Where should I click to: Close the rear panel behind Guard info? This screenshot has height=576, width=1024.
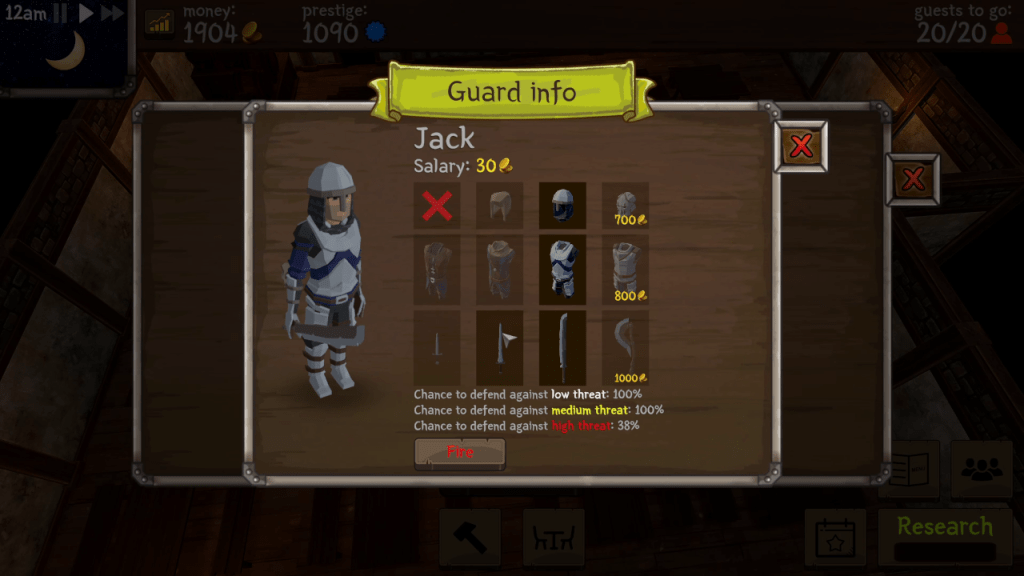tap(912, 180)
